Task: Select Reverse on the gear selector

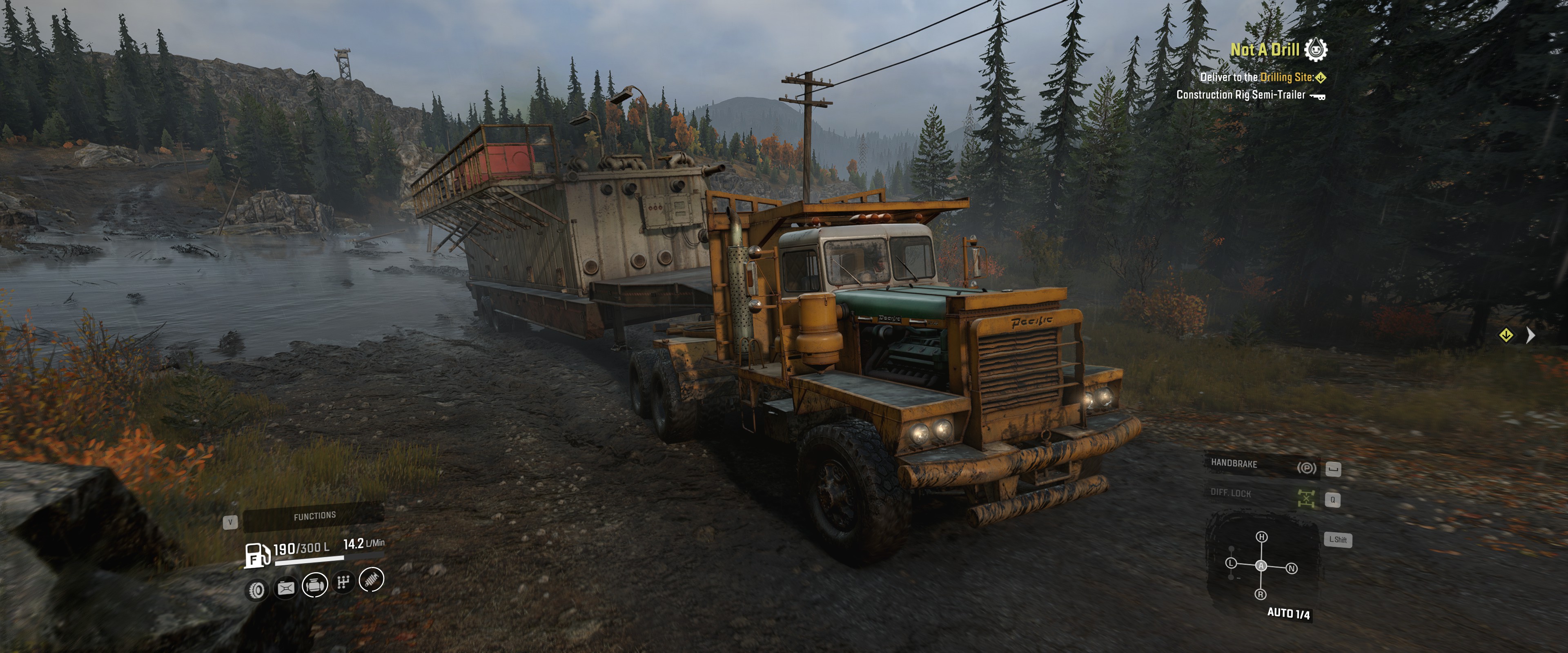Action: pyautogui.click(x=1261, y=594)
